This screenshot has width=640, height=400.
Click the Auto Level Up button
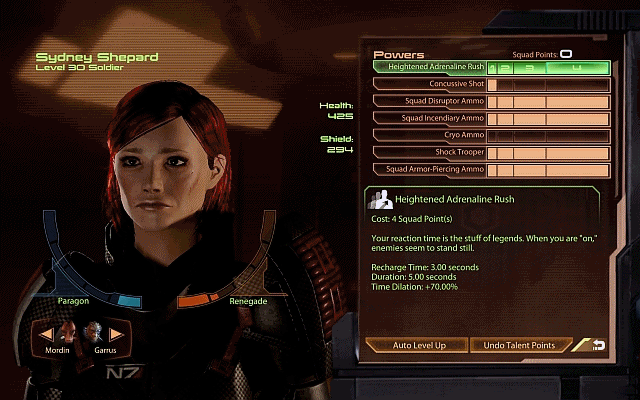(x=418, y=345)
